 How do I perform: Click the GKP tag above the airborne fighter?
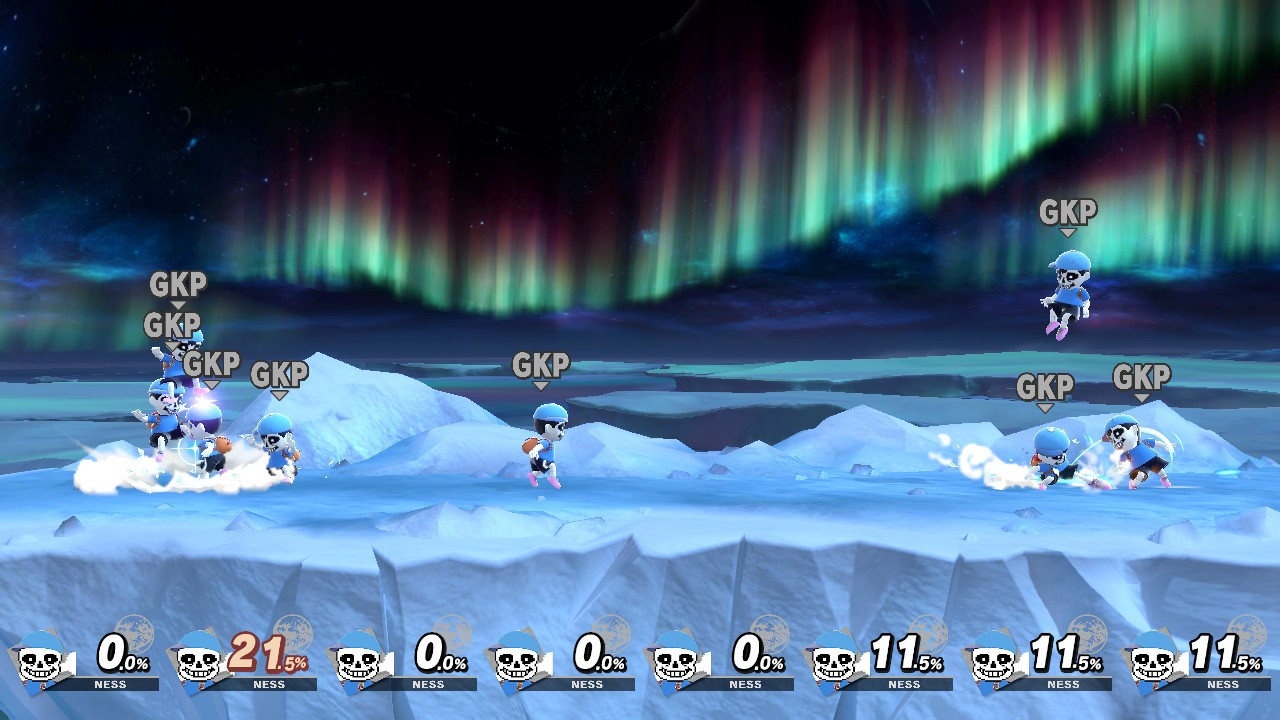[x=1070, y=213]
